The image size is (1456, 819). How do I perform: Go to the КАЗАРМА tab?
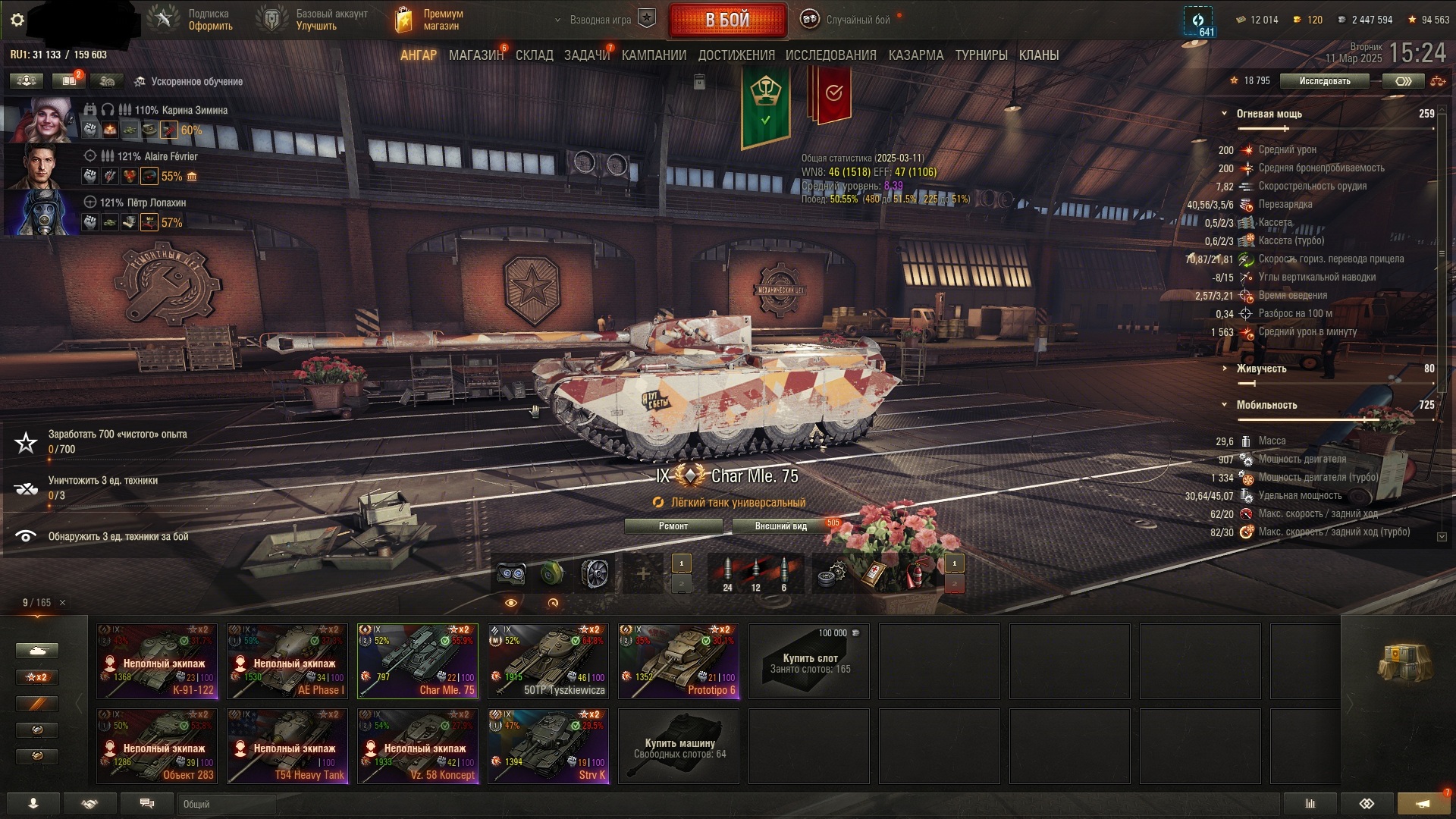coord(916,55)
